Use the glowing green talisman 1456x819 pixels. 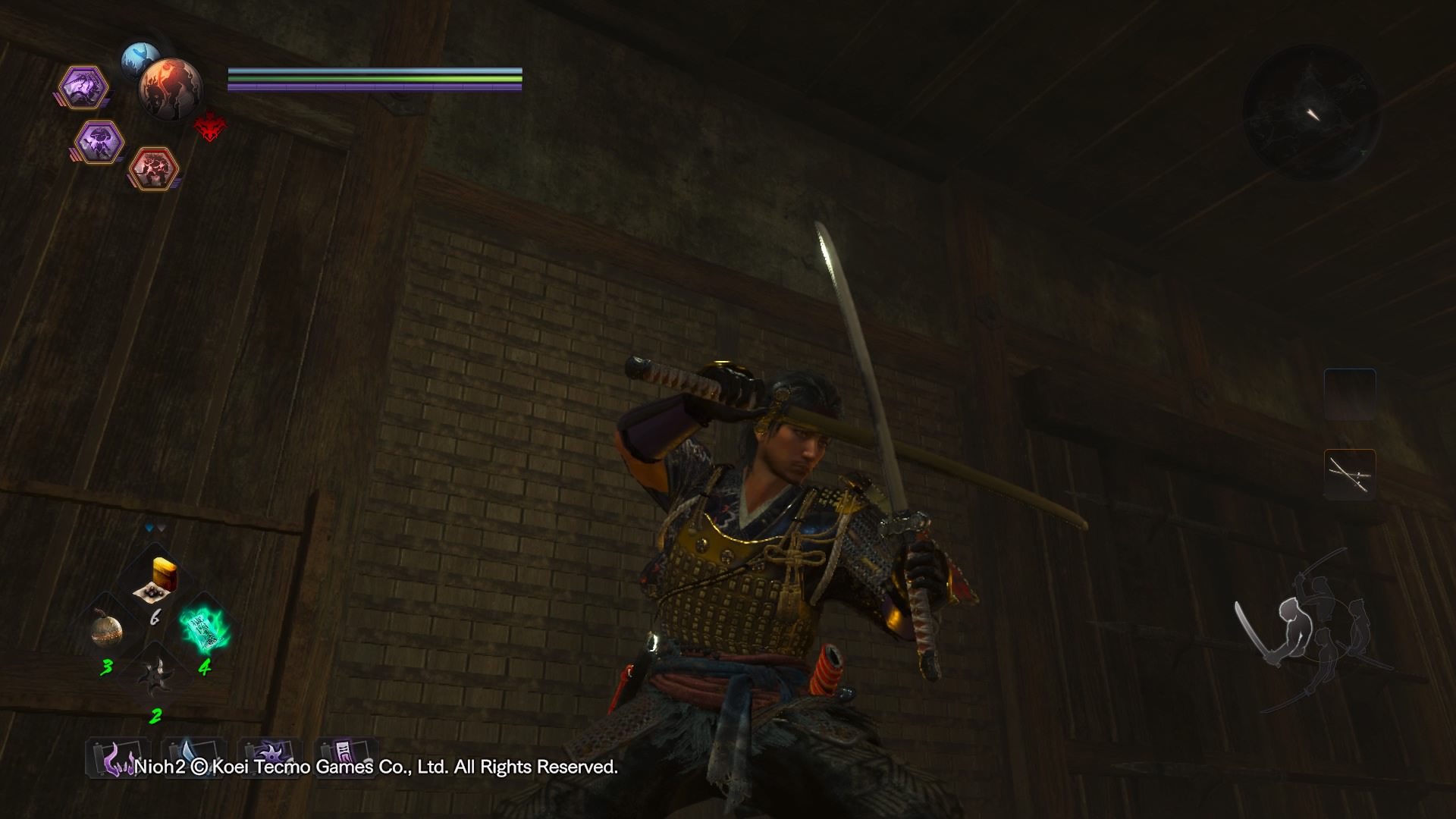(204, 629)
